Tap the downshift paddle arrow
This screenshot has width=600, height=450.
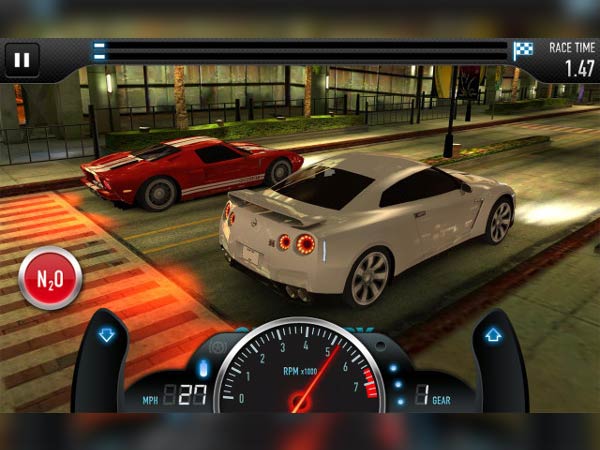click(106, 336)
